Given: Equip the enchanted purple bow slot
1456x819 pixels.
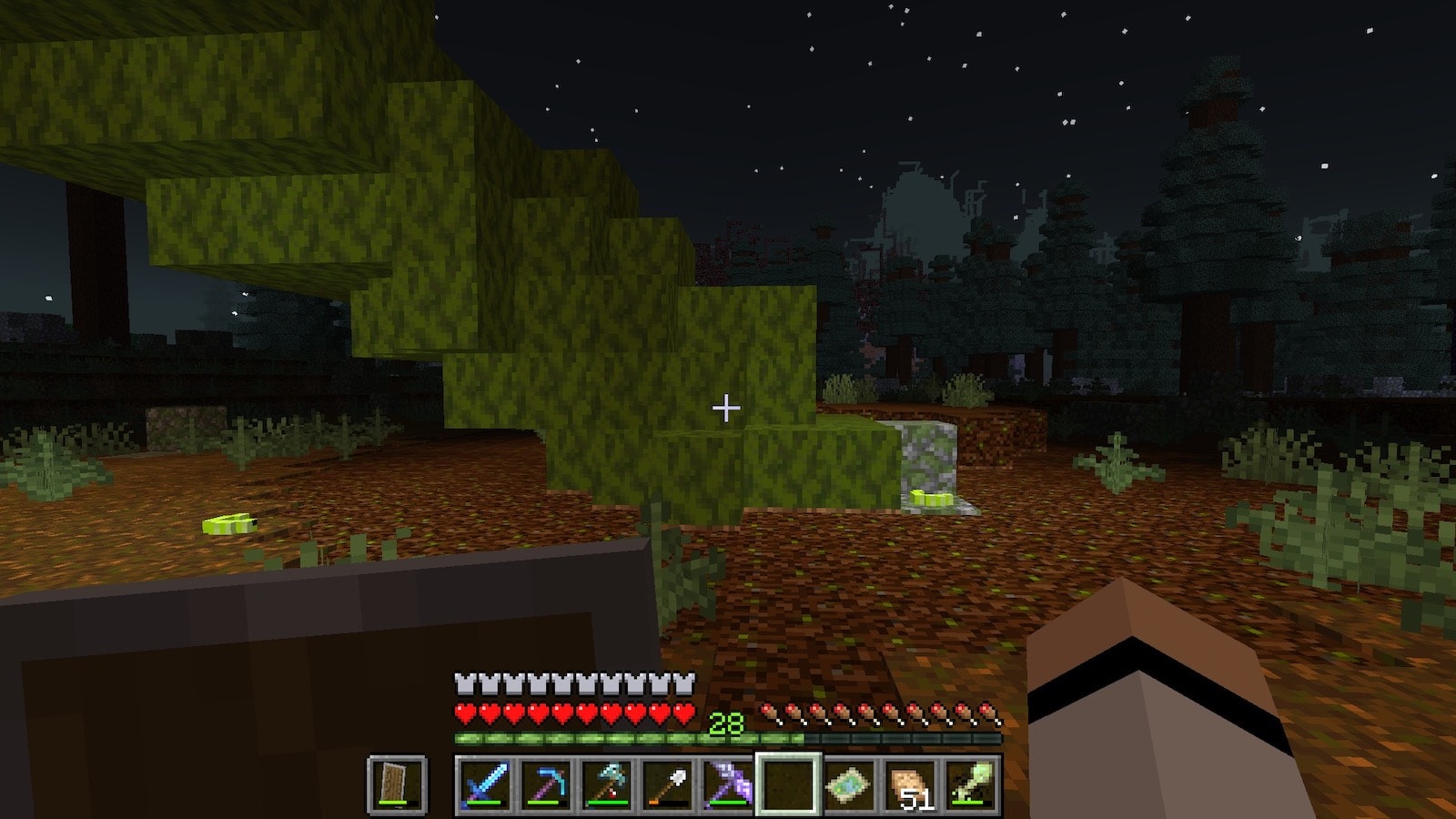Looking at the screenshot, I should 728,784.
